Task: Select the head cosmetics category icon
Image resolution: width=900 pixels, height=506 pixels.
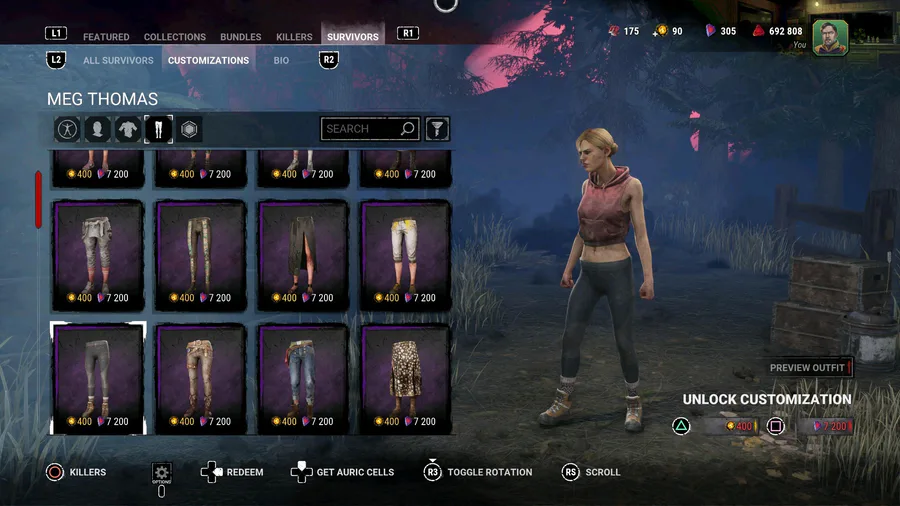Action: (x=98, y=129)
